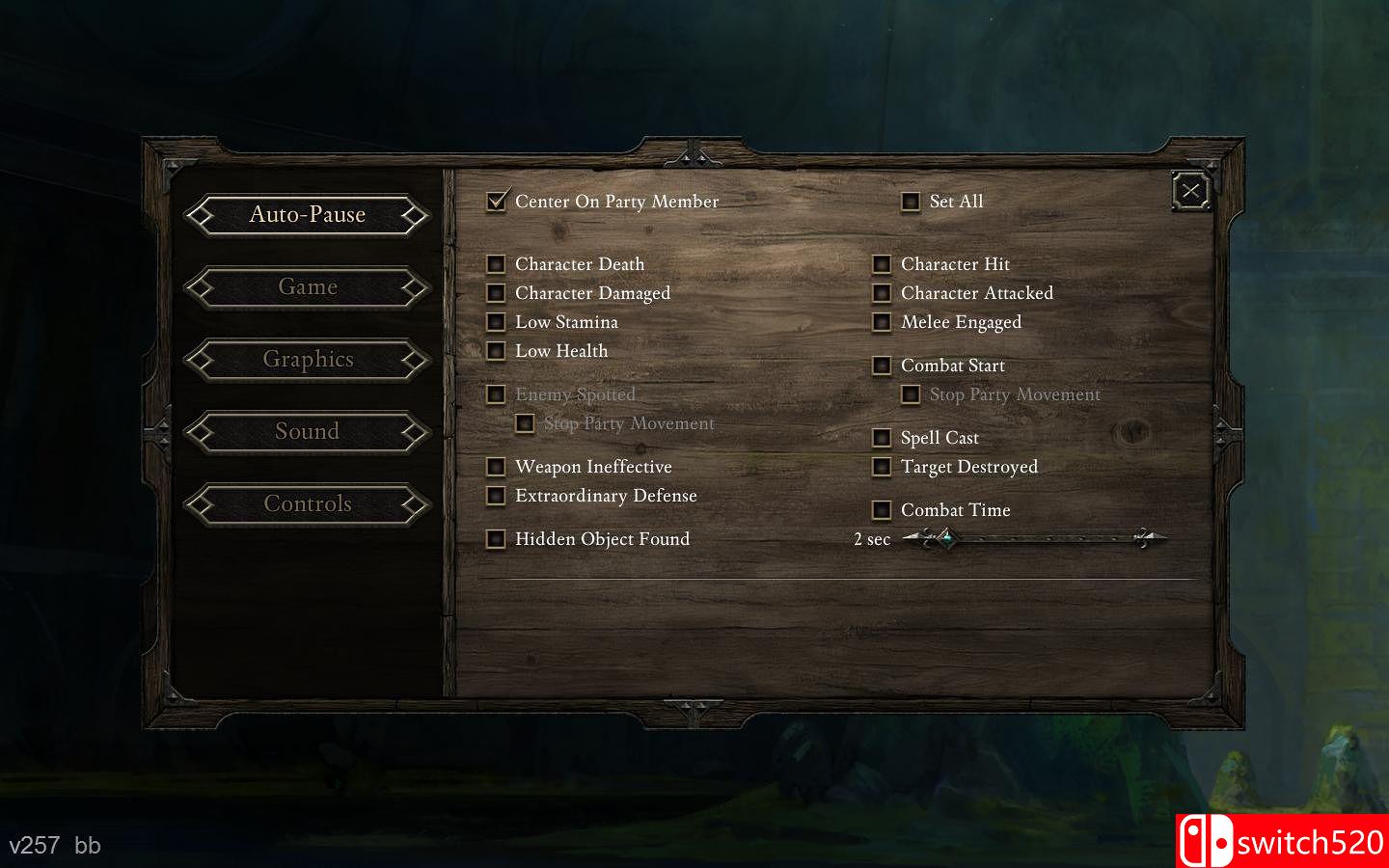The width and height of the screenshot is (1389, 868).
Task: Enable the Low Stamina auto-pause option
Action: (x=497, y=322)
